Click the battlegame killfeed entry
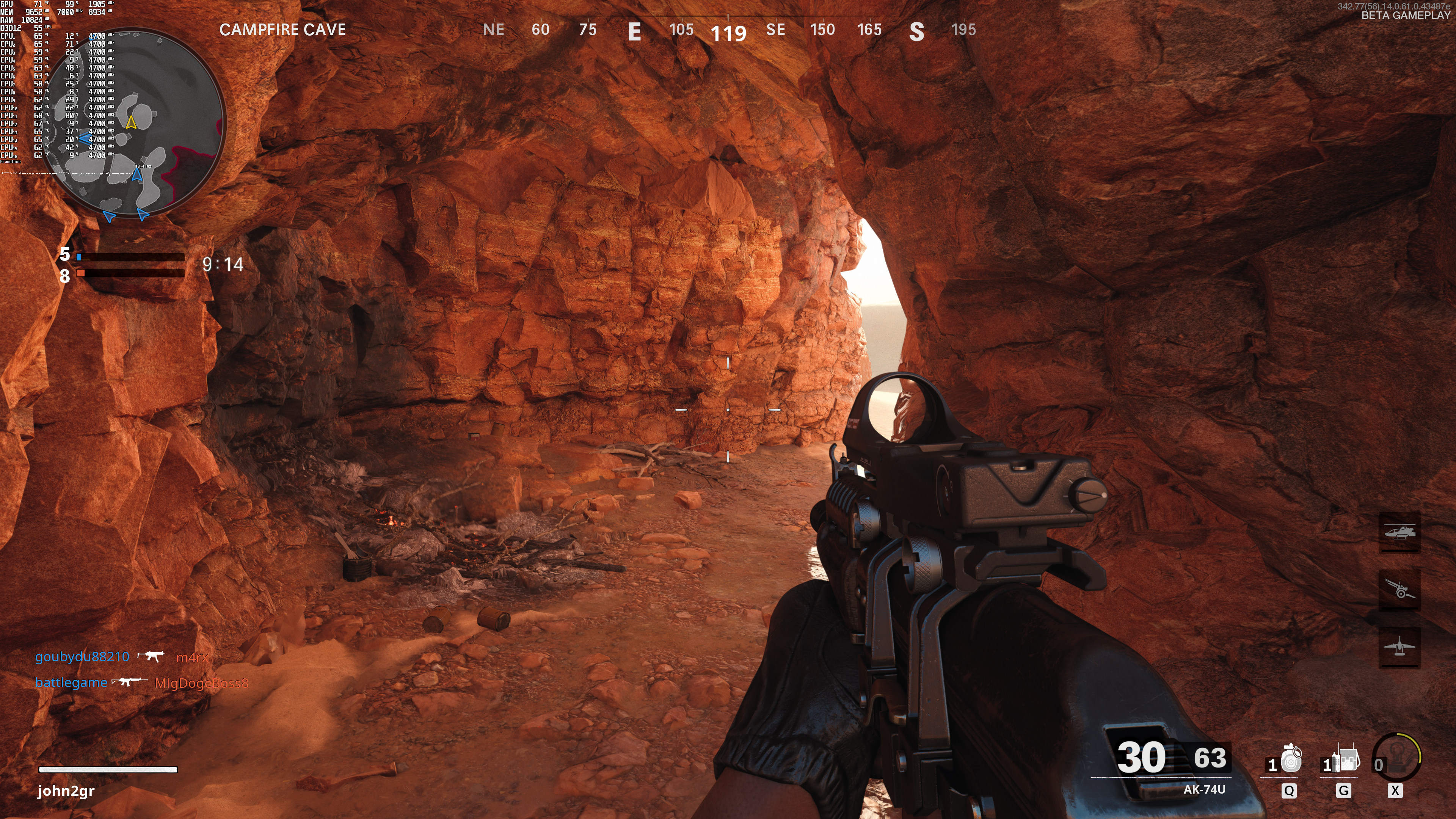Screen dimensions: 1456x819 coord(71,683)
